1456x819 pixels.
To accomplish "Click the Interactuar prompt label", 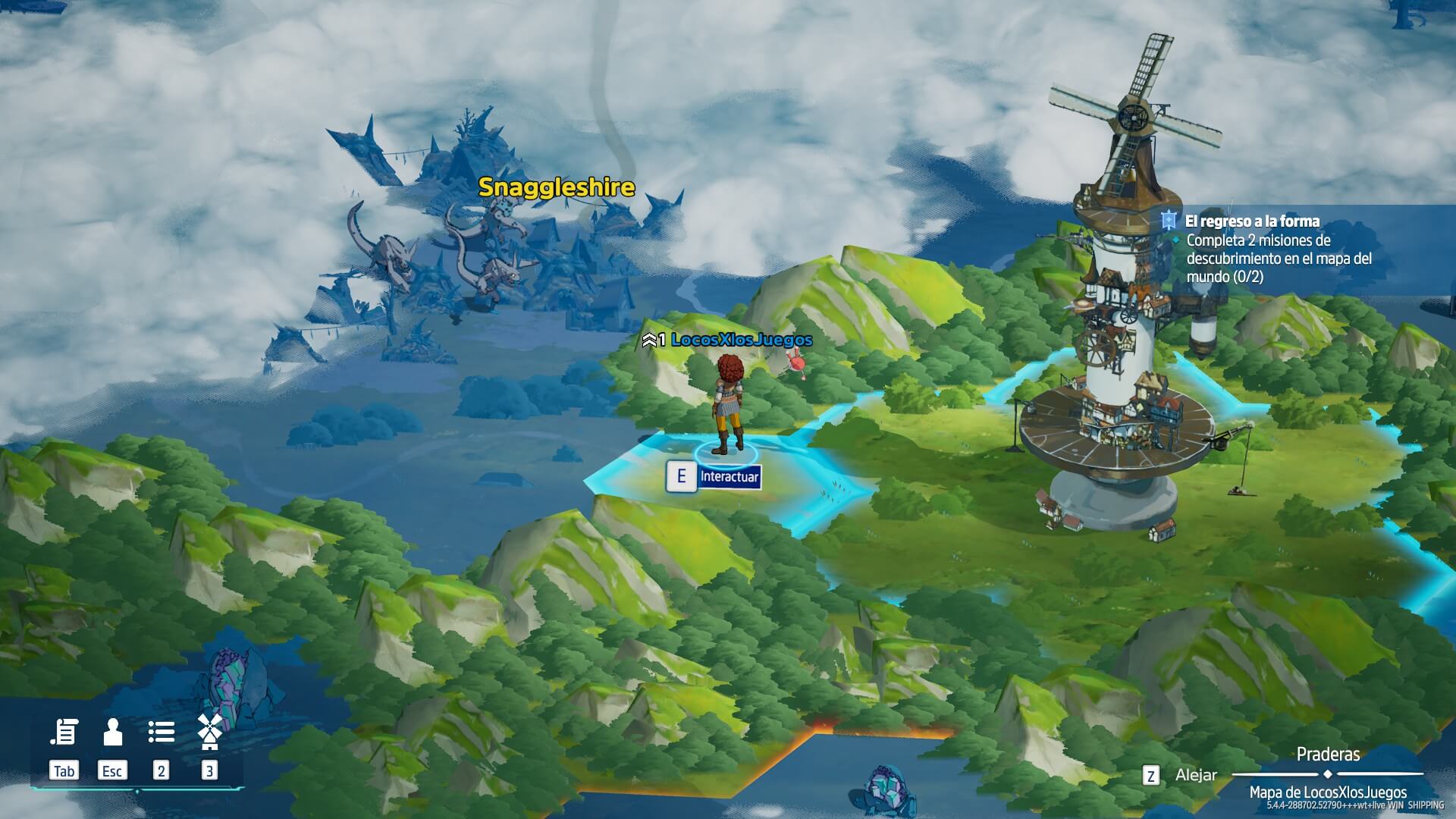I will click(729, 476).
